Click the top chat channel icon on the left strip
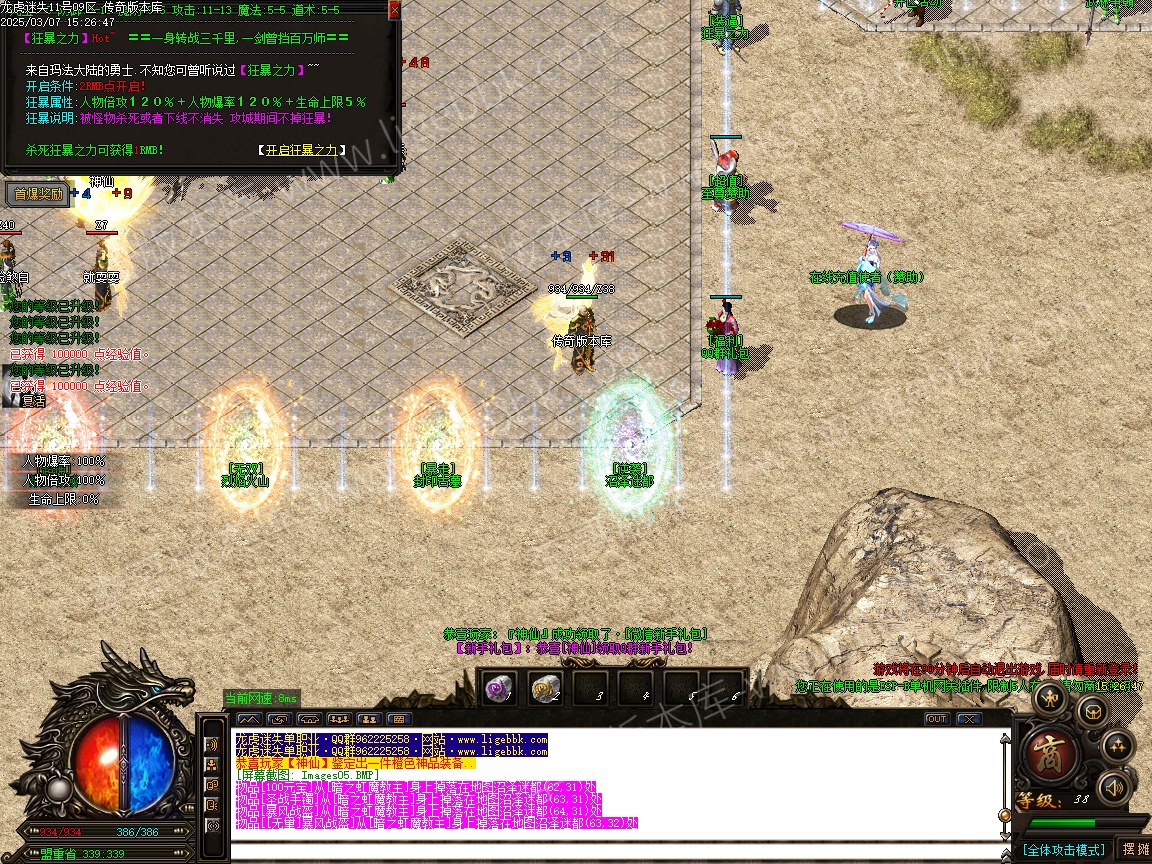Viewport: 1152px width, 864px height. [x=212, y=745]
